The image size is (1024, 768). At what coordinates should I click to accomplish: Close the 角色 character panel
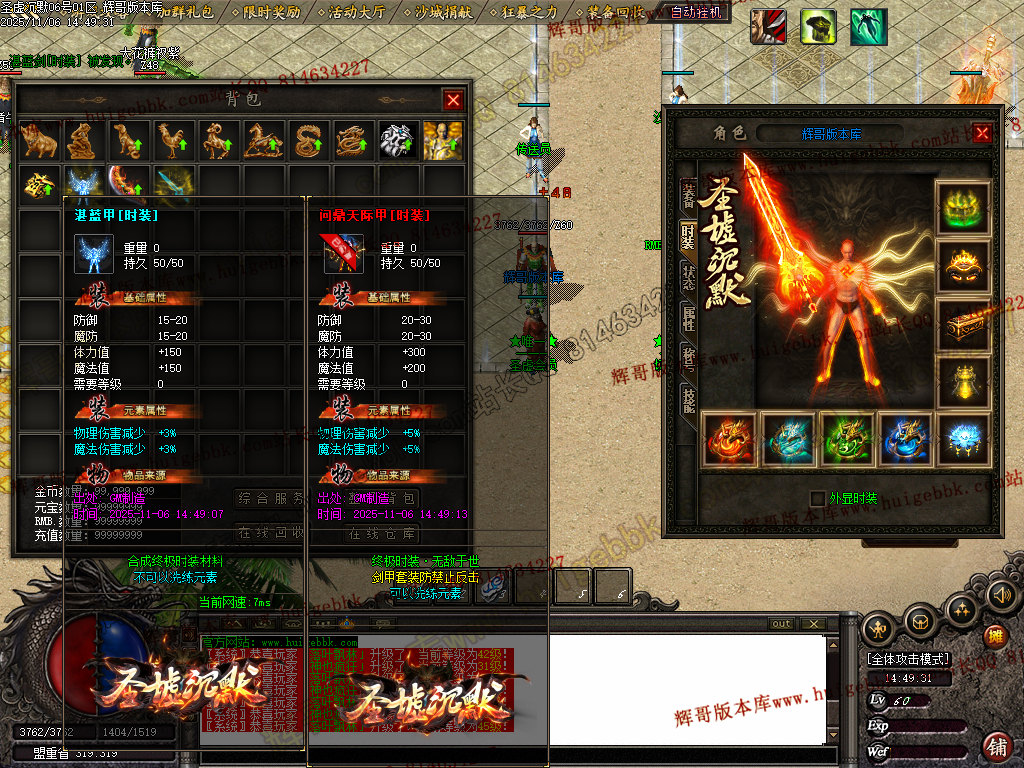point(982,133)
